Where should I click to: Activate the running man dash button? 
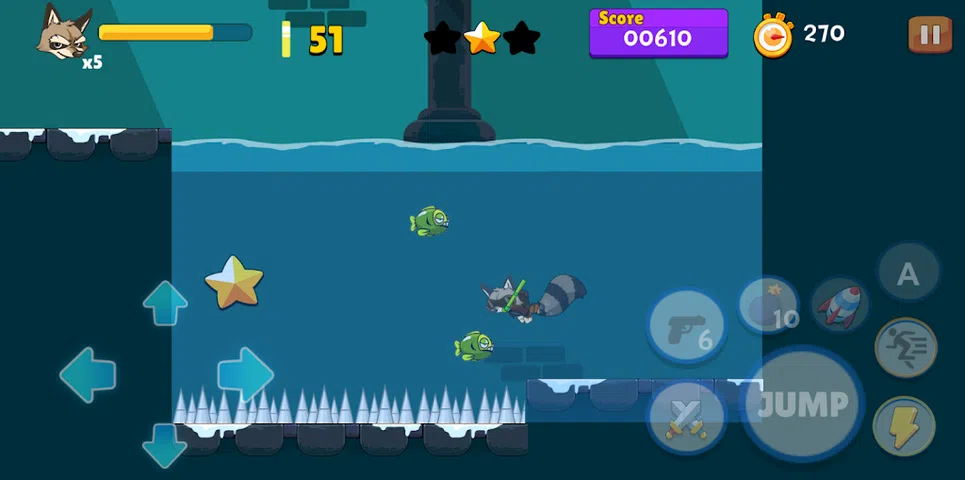click(906, 348)
